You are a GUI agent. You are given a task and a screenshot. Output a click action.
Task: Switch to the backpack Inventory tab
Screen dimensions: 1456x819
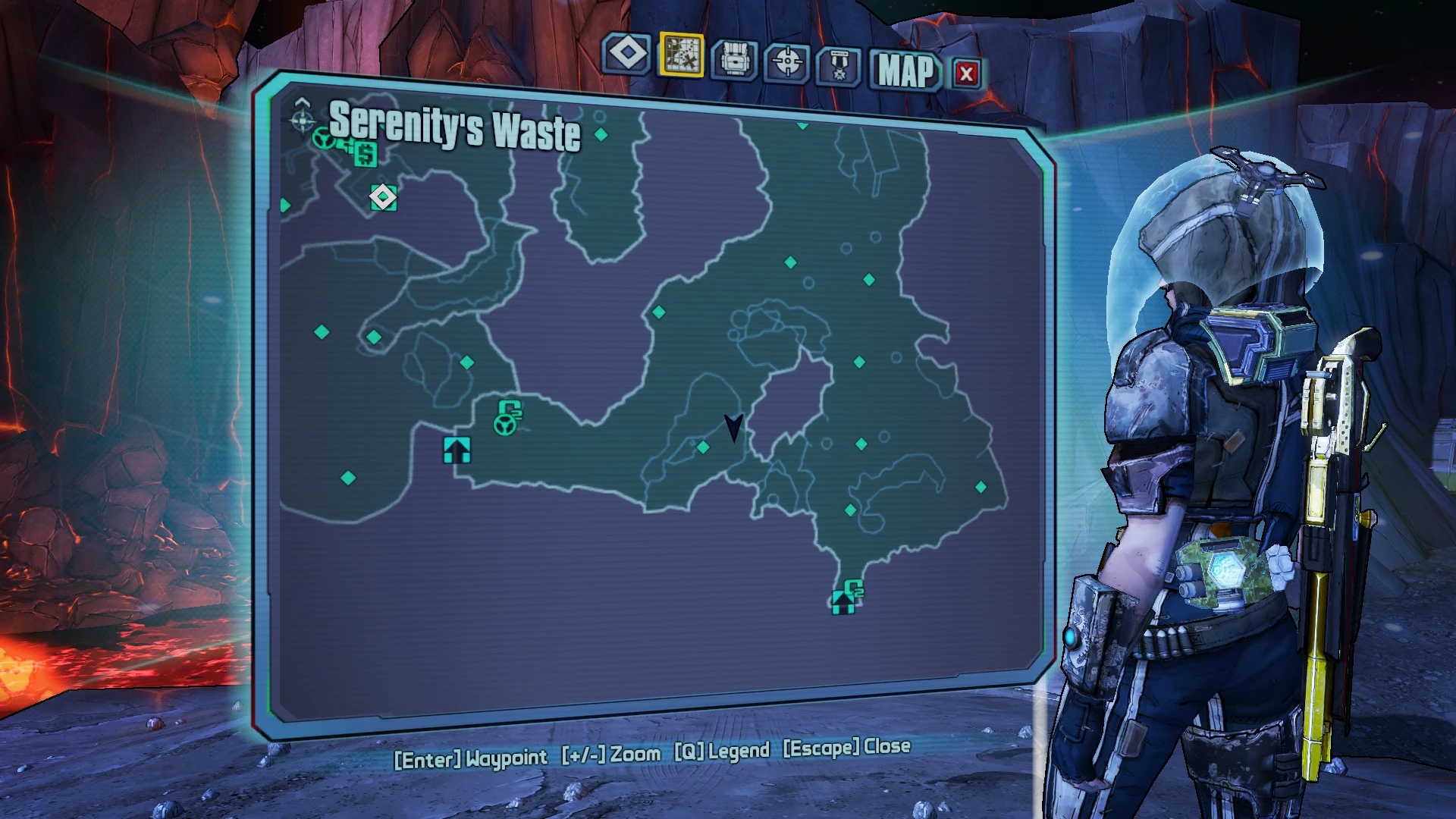(733, 59)
